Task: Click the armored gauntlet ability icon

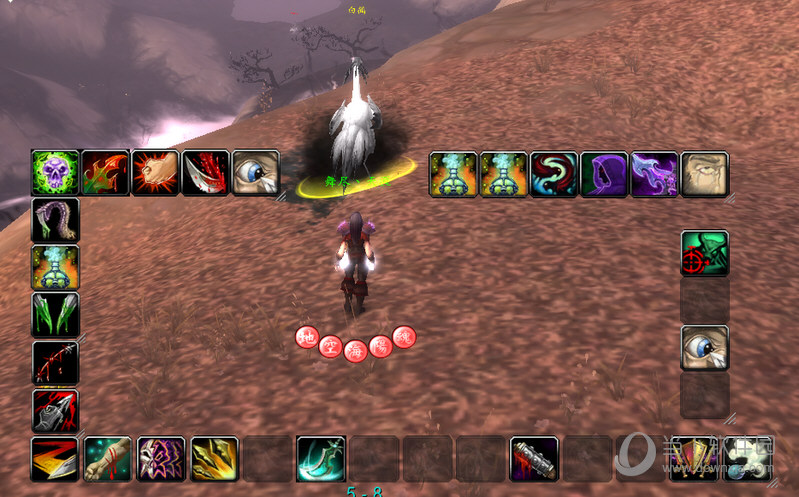Action: coord(55,409)
